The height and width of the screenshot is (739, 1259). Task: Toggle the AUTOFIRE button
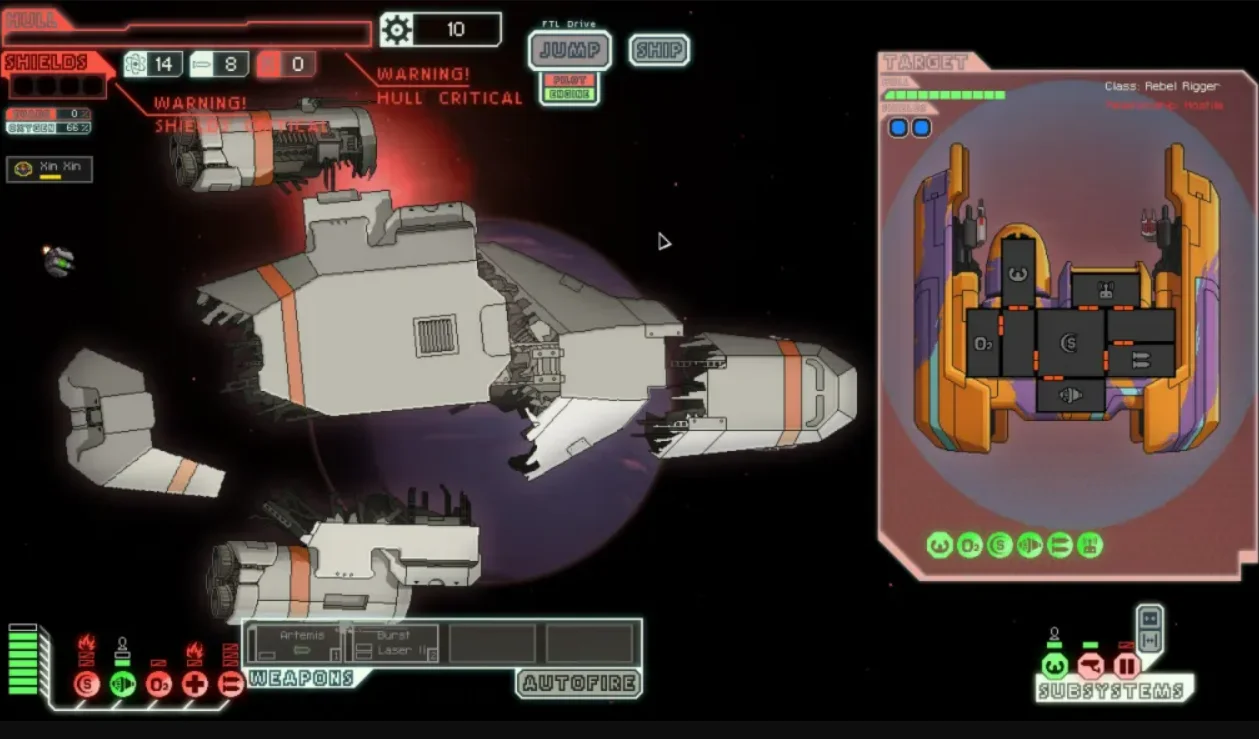(x=579, y=683)
